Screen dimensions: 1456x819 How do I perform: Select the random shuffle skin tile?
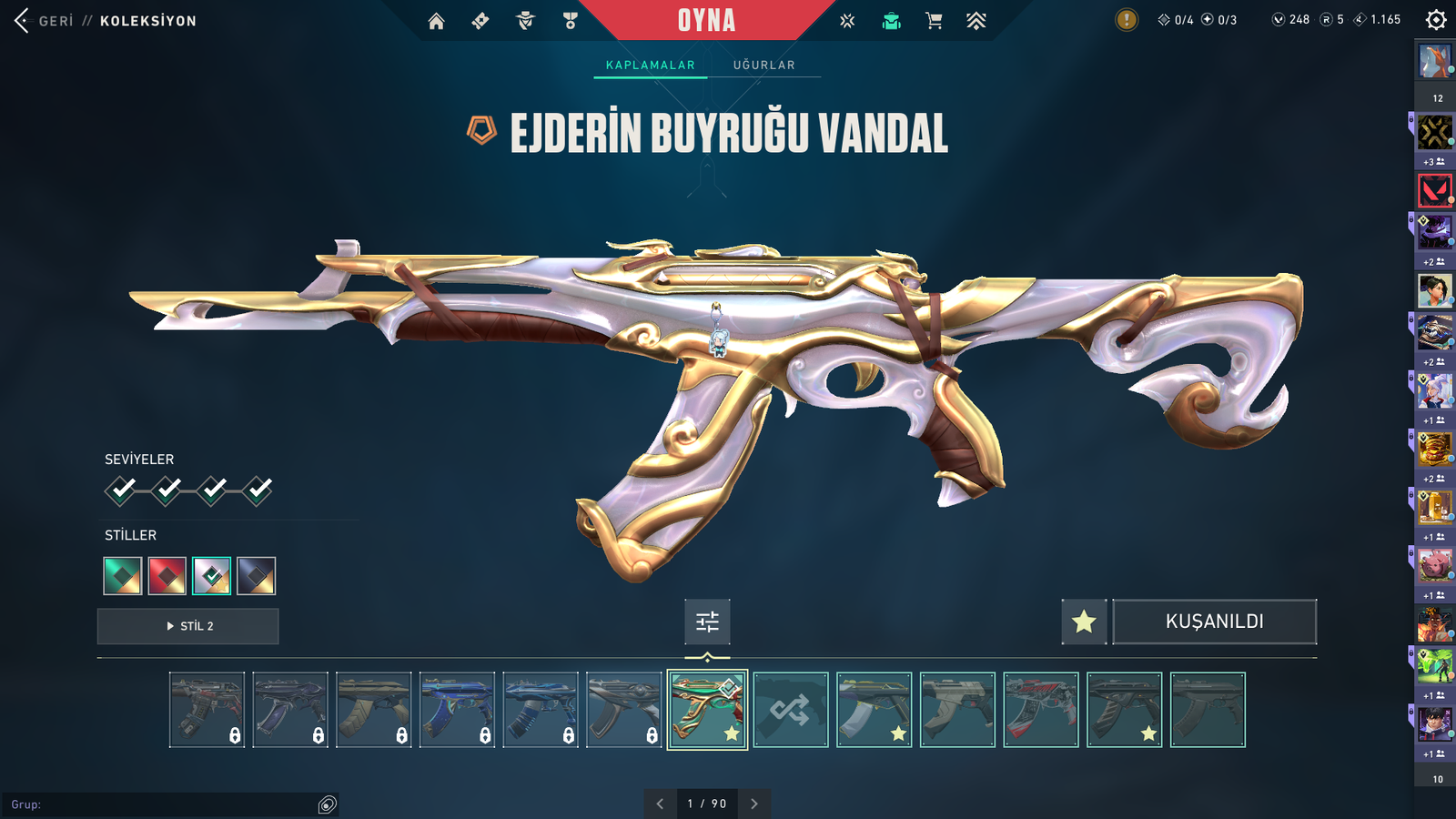pyautogui.click(x=791, y=710)
